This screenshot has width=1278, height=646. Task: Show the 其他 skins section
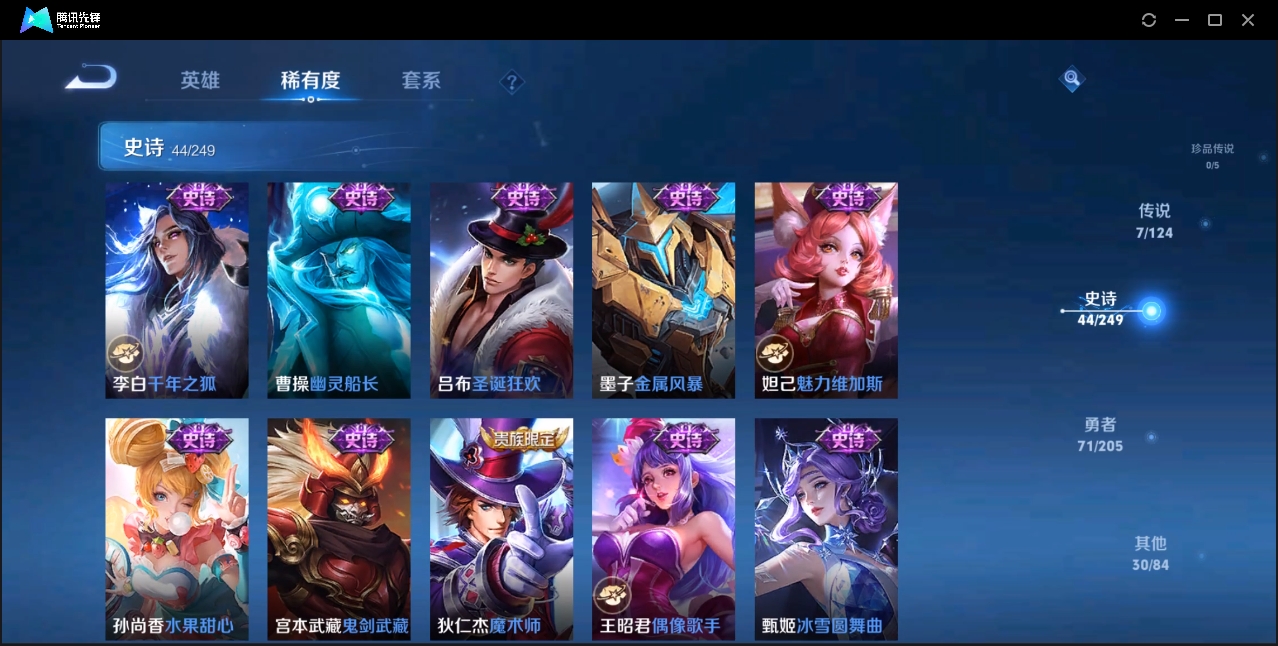coord(1150,553)
